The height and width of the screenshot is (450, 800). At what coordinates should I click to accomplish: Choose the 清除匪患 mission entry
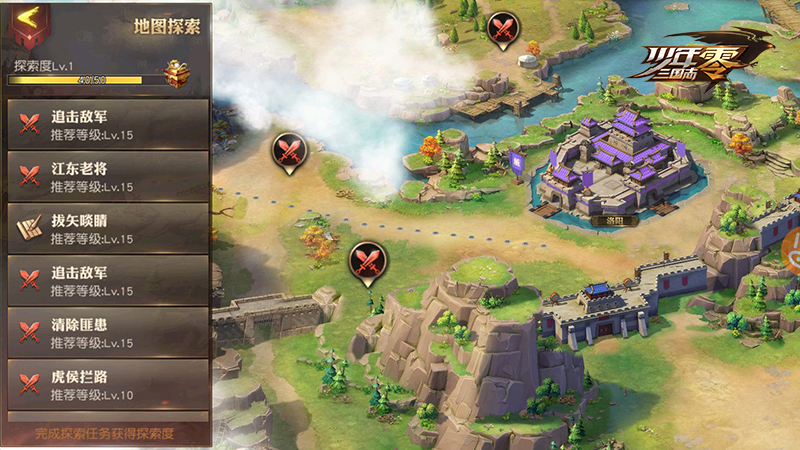108,333
